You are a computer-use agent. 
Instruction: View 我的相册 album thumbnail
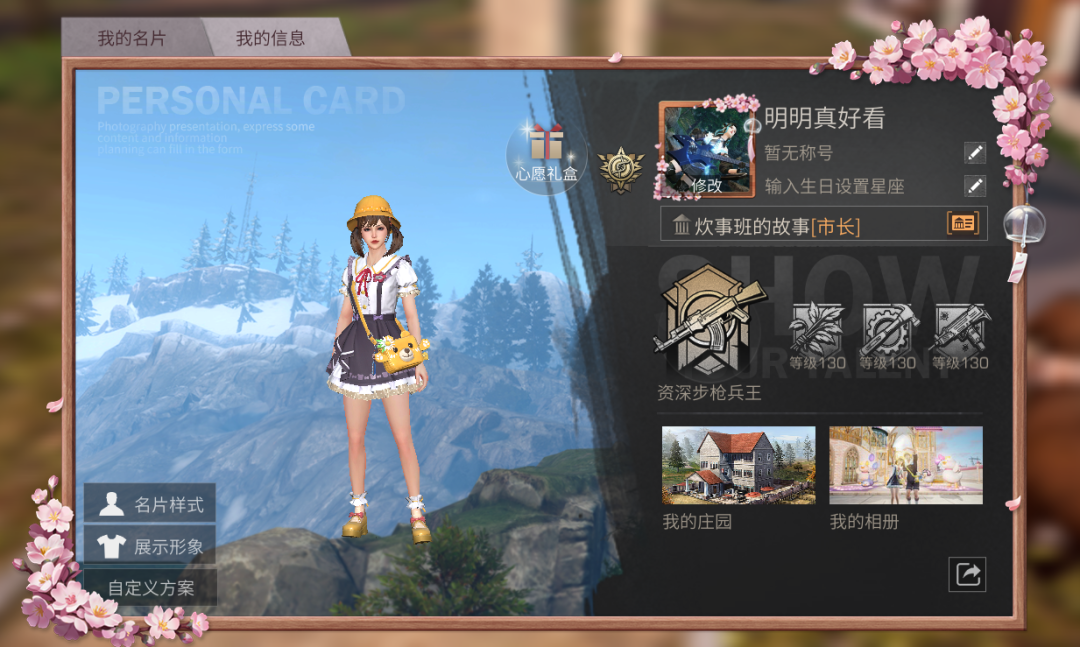(x=906, y=465)
